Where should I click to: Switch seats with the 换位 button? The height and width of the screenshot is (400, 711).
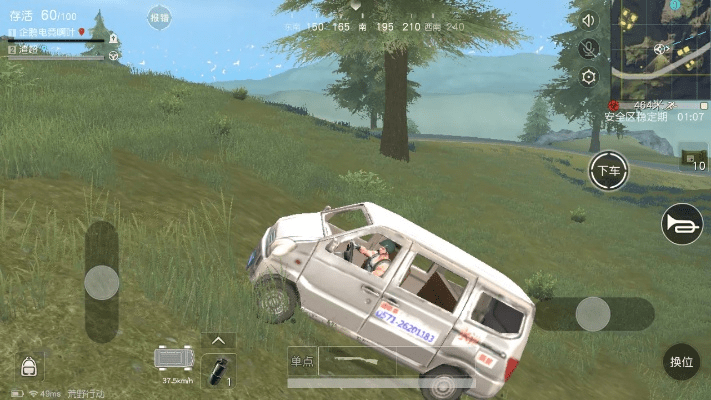point(681,362)
